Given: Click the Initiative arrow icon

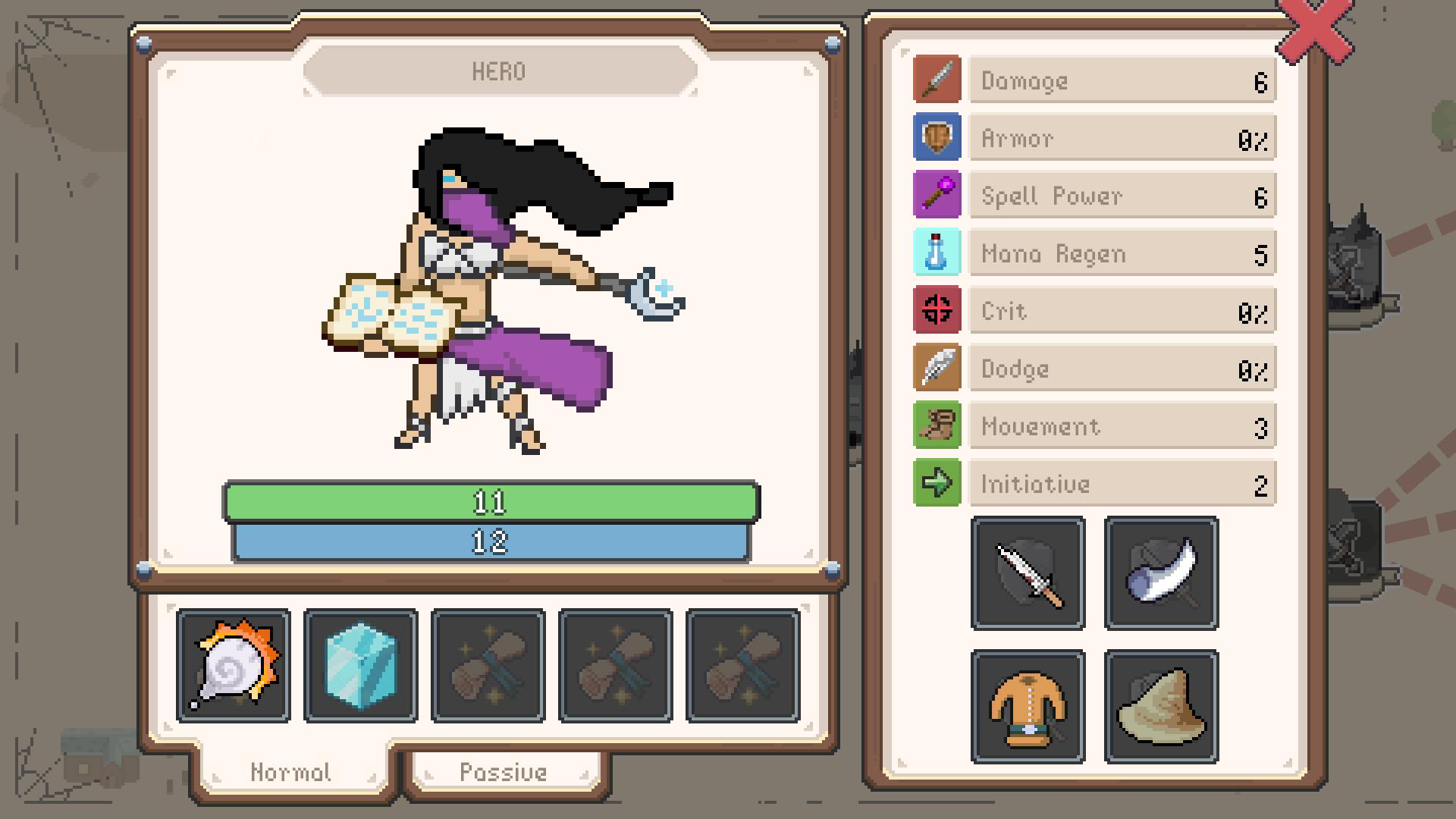Looking at the screenshot, I should pyautogui.click(x=937, y=483).
